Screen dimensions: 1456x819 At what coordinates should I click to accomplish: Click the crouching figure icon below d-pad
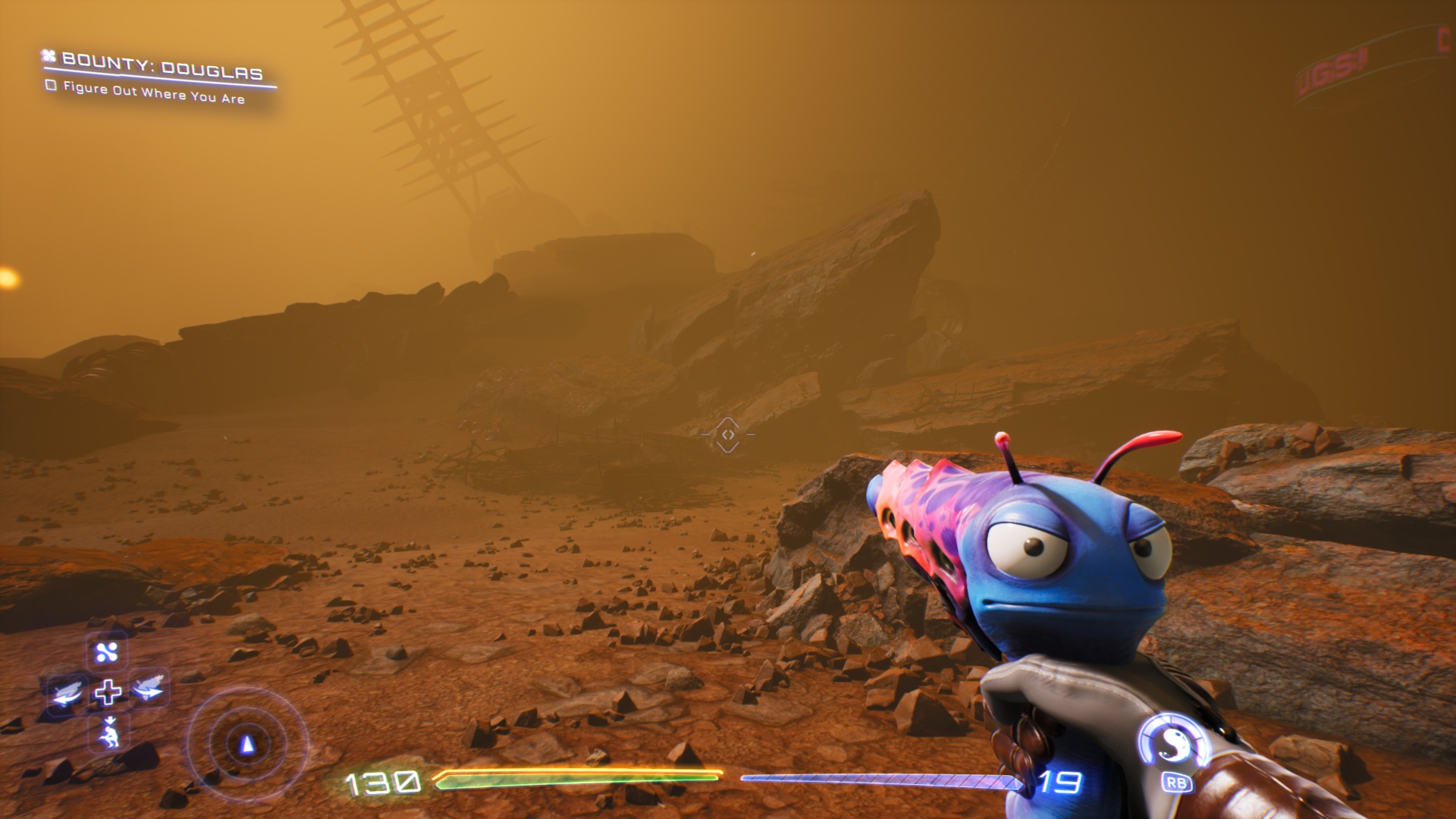pyautogui.click(x=109, y=733)
